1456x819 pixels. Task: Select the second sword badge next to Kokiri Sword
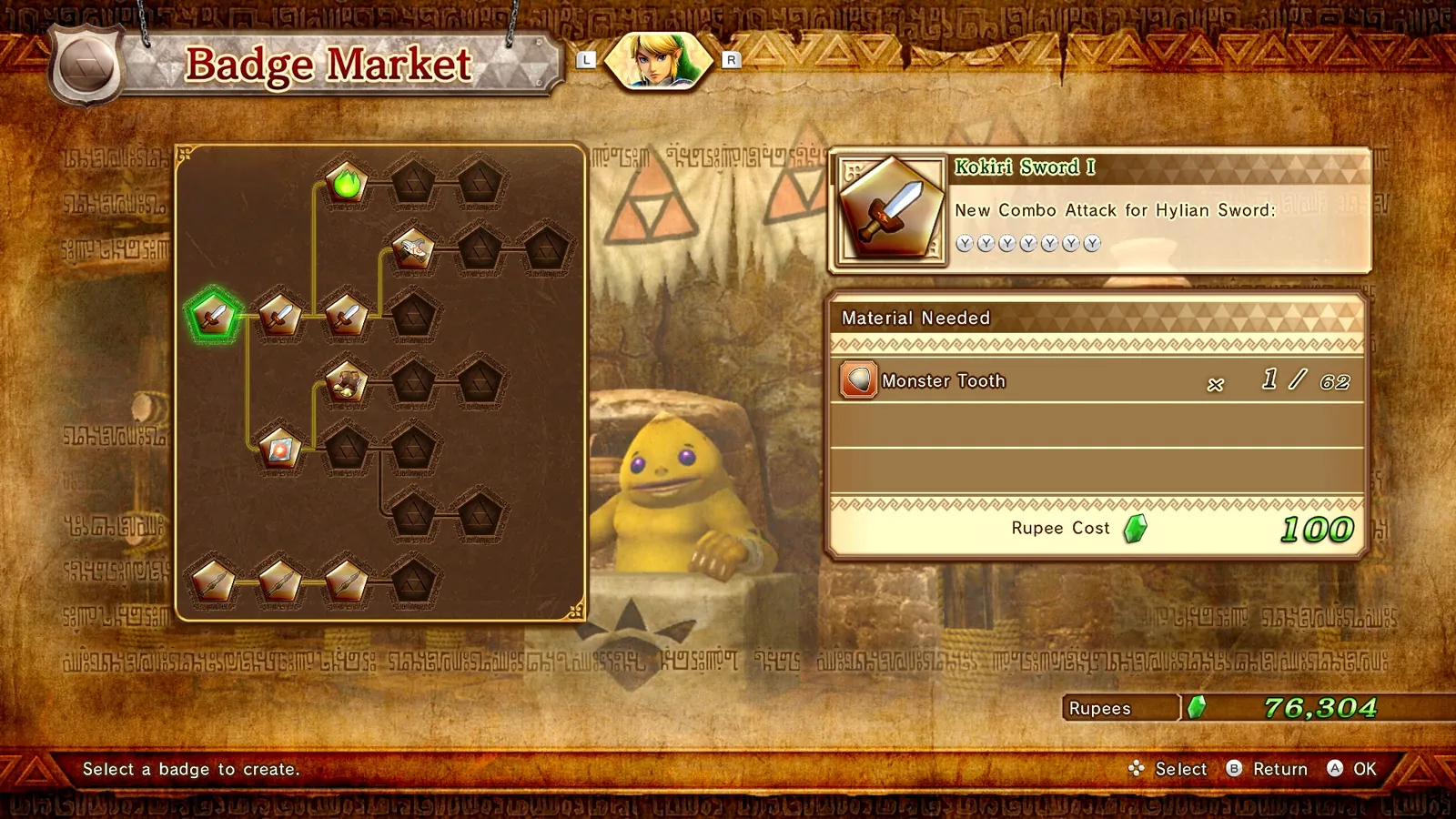point(278,316)
